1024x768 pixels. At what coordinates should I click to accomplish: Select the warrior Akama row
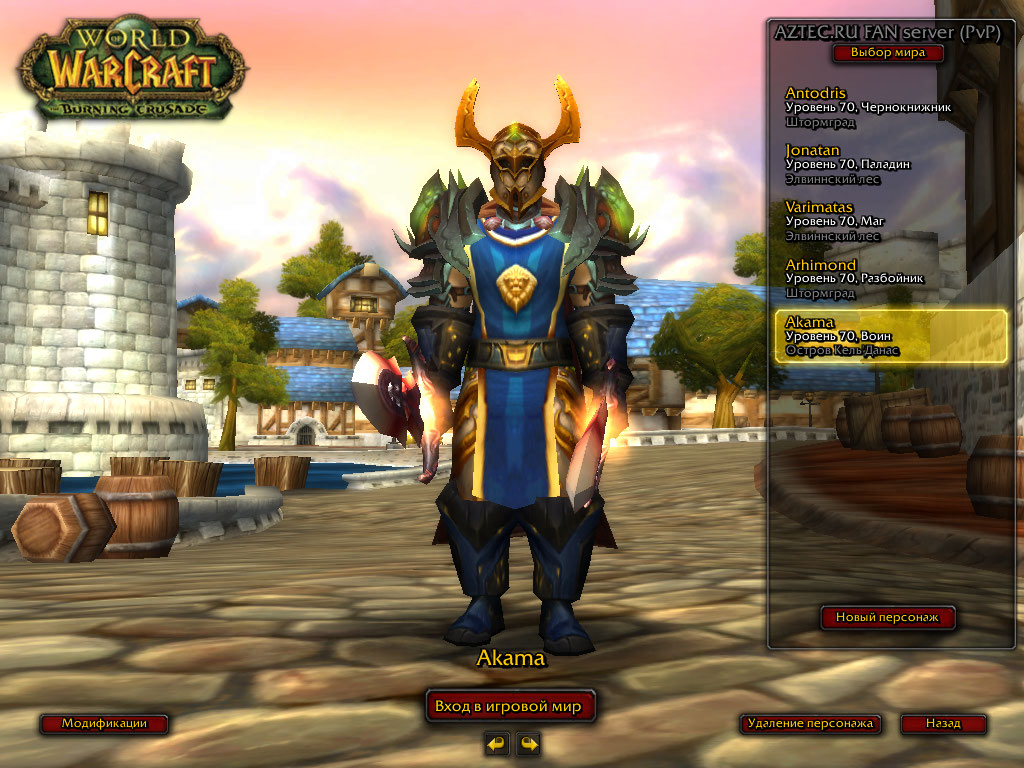[x=890, y=336]
